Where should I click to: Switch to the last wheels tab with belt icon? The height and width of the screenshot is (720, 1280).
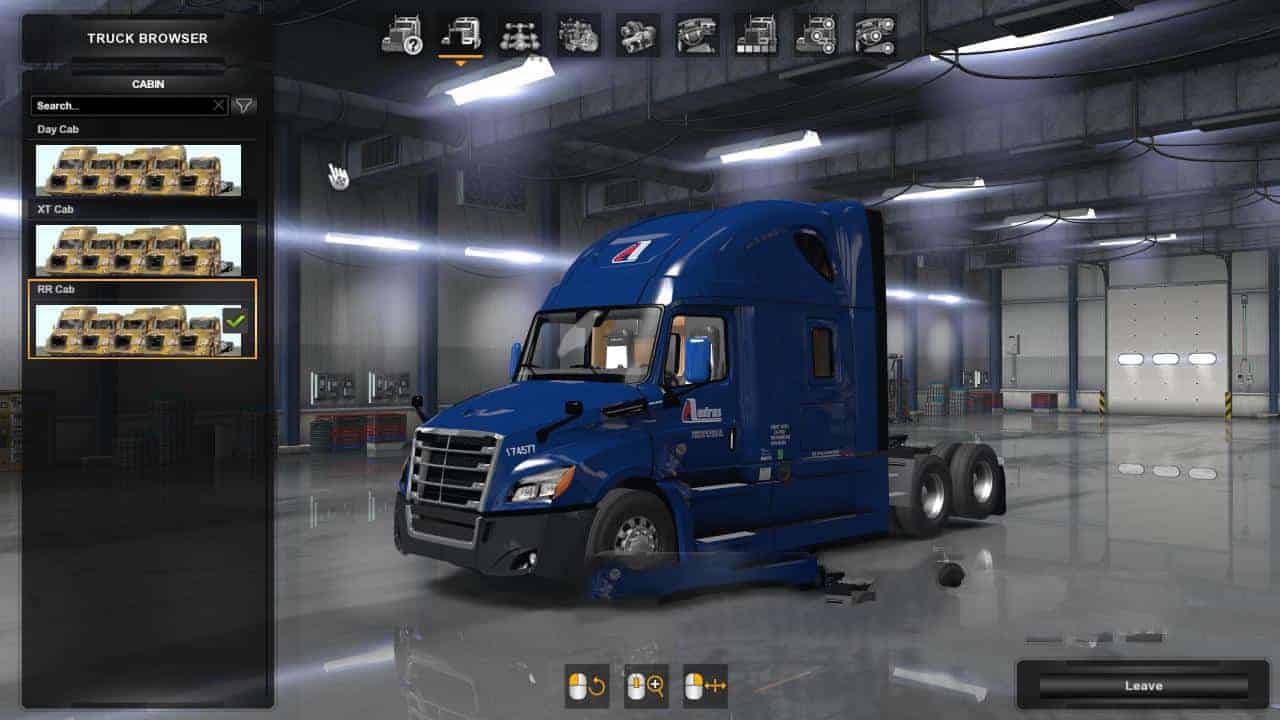click(x=875, y=35)
